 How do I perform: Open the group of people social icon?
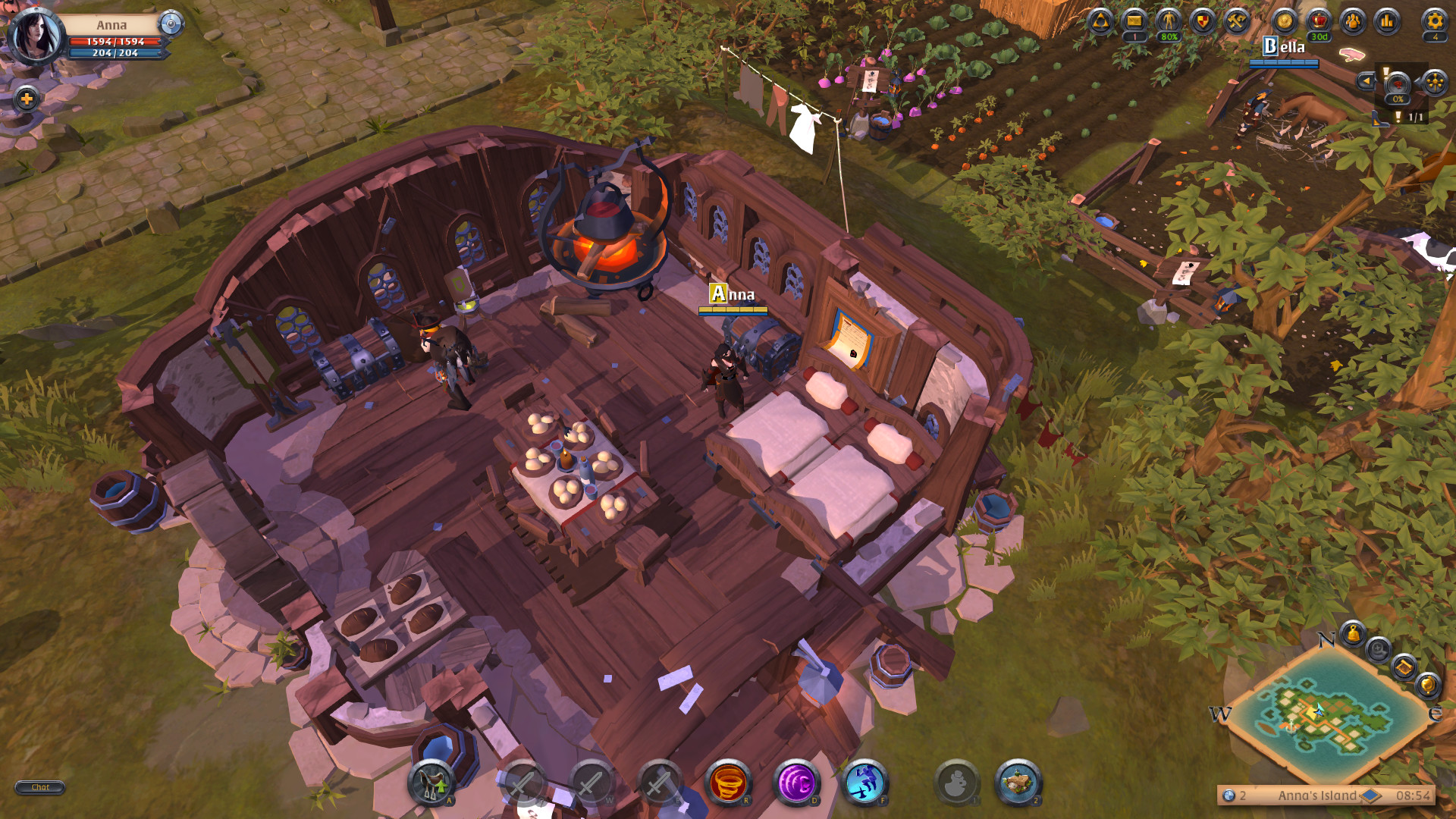[1353, 21]
